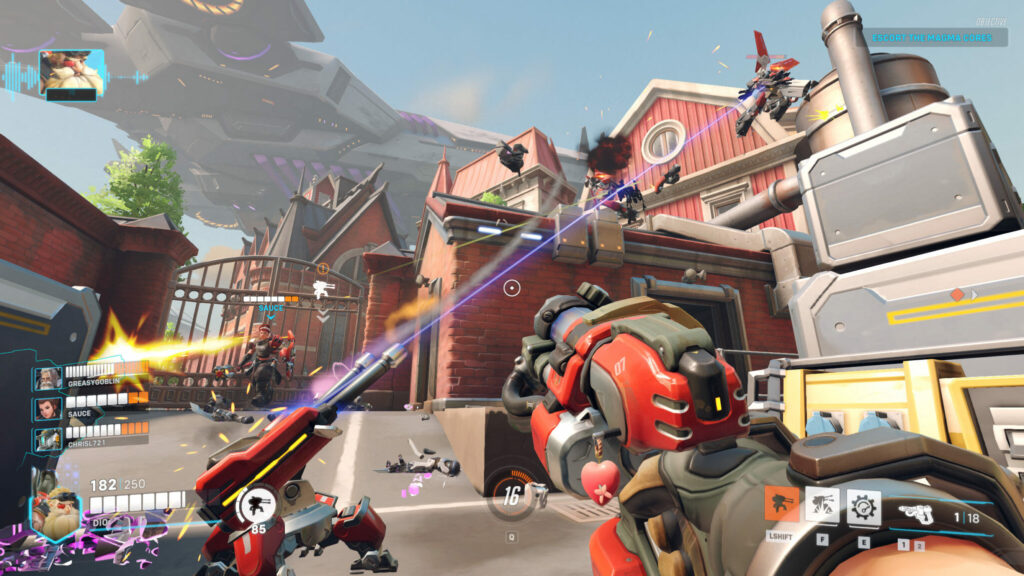The width and height of the screenshot is (1024, 576).
Task: Click the Escort the Magma Cores objective
Action: coord(937,38)
